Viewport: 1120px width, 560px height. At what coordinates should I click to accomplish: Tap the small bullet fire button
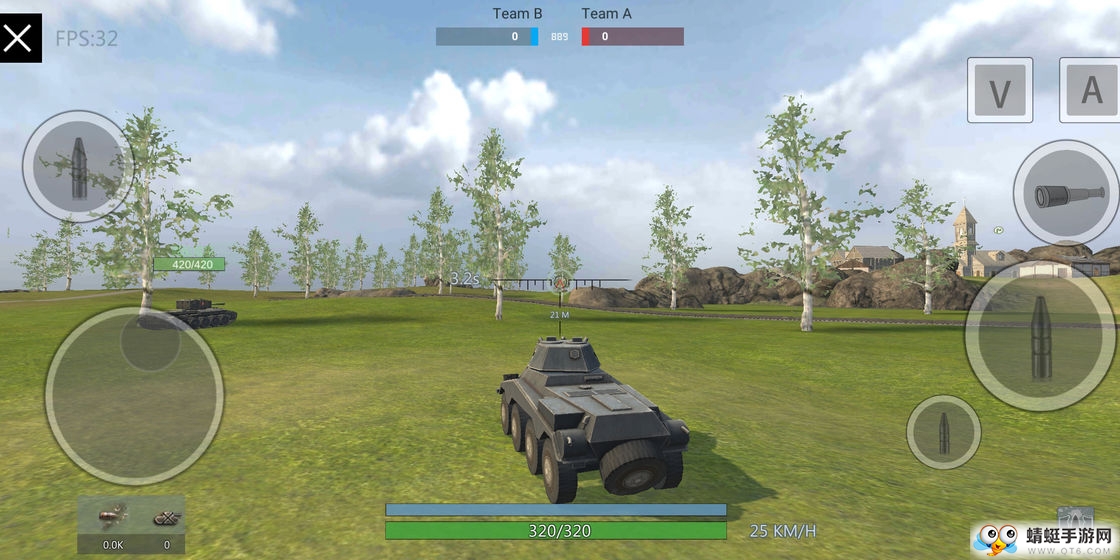click(x=943, y=432)
